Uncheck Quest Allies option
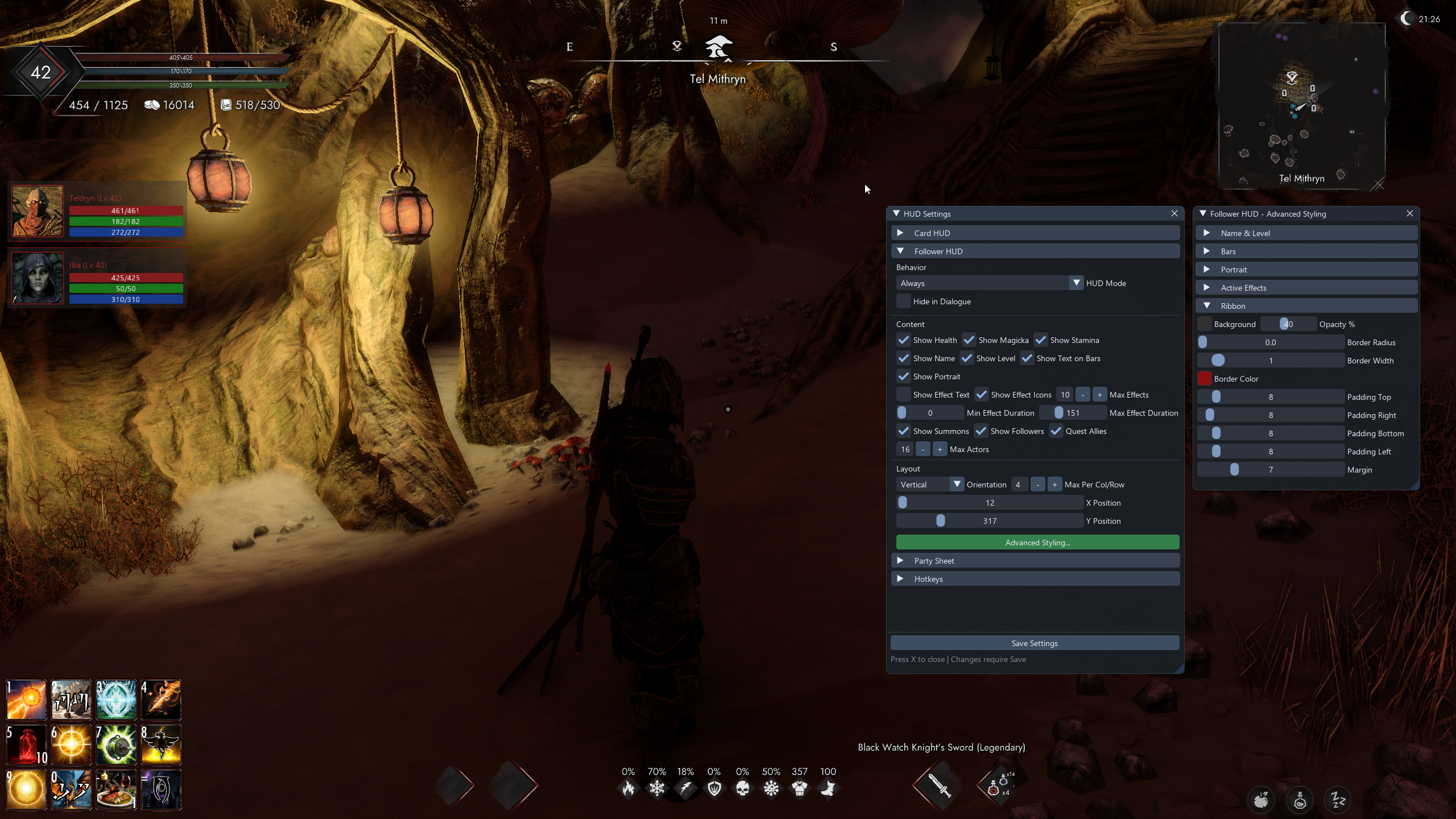Viewport: 1456px width, 819px height. 1056,431
